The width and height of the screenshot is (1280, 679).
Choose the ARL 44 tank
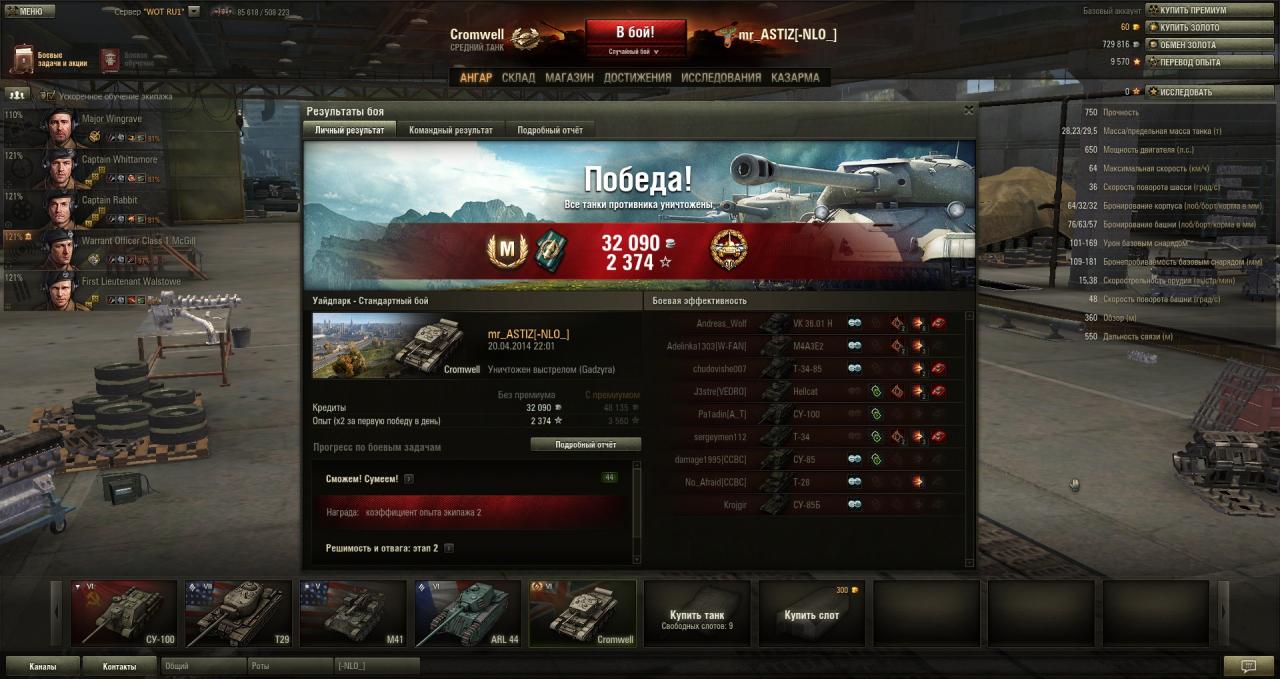point(468,613)
